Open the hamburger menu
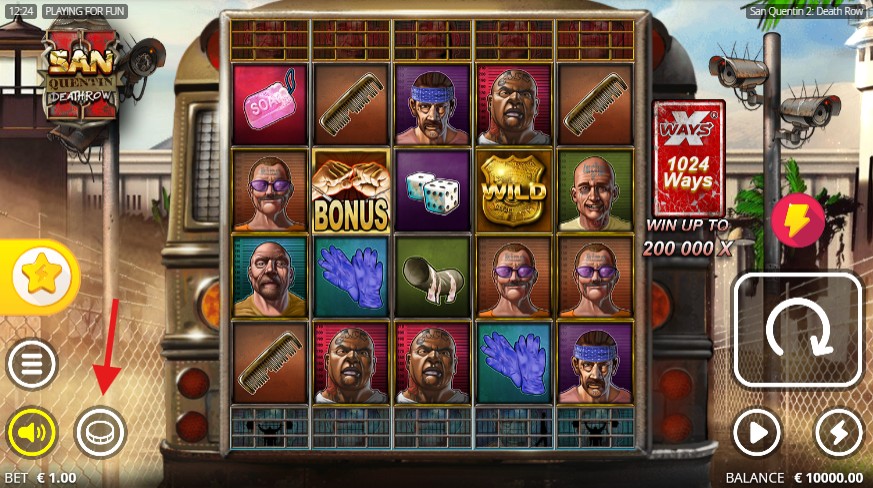The width and height of the screenshot is (873, 488). pyautogui.click(x=32, y=365)
